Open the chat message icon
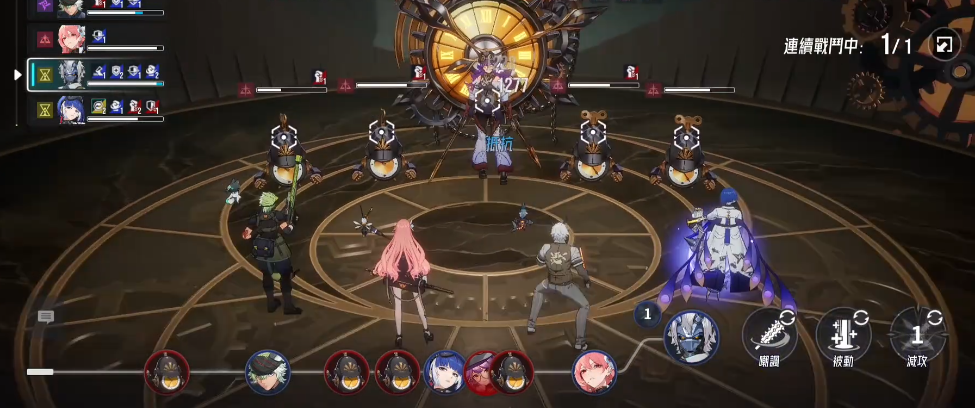Viewport: 975px width, 408px height. (46, 316)
